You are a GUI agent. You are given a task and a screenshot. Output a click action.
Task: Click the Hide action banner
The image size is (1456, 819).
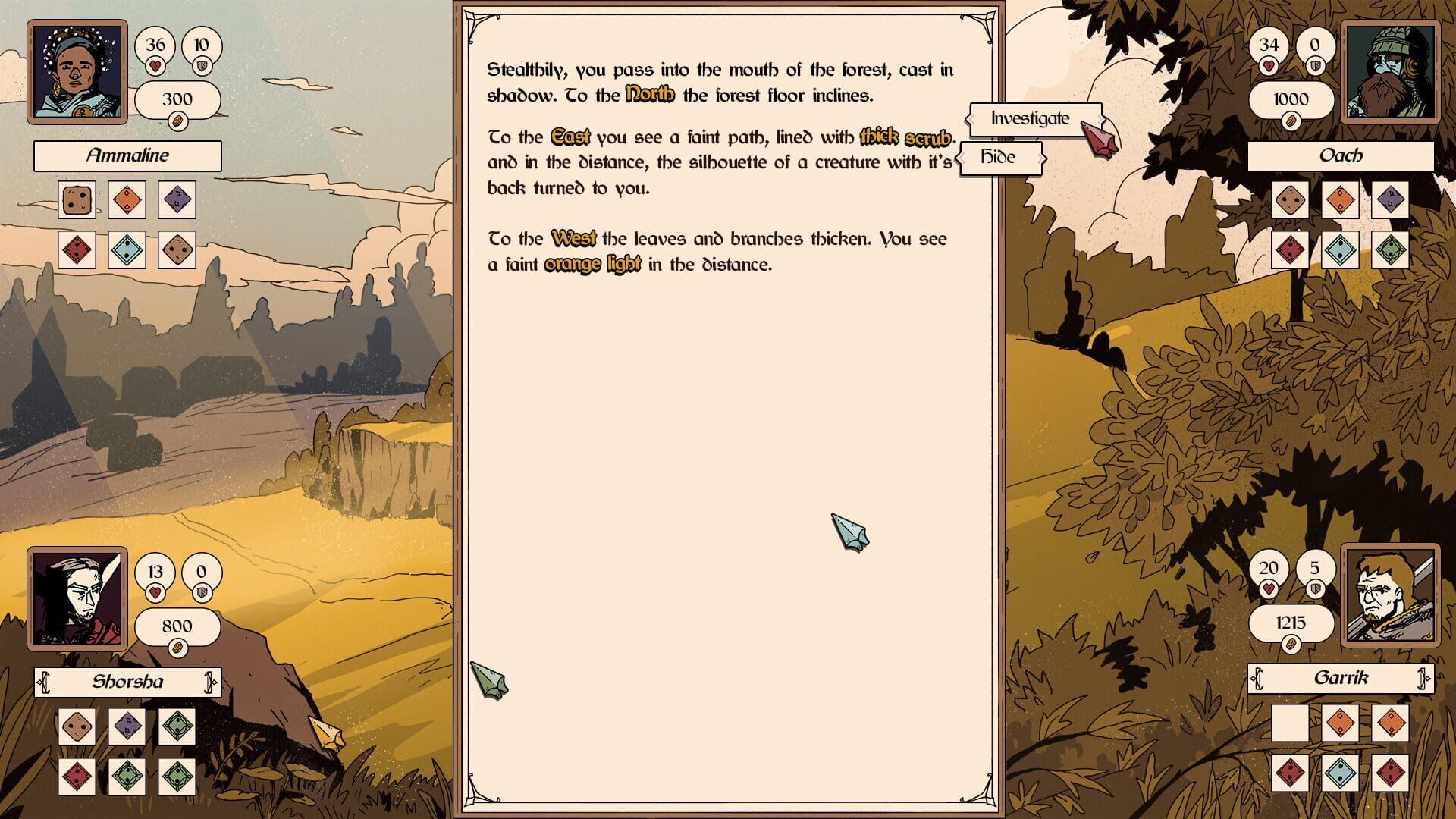(x=1000, y=157)
